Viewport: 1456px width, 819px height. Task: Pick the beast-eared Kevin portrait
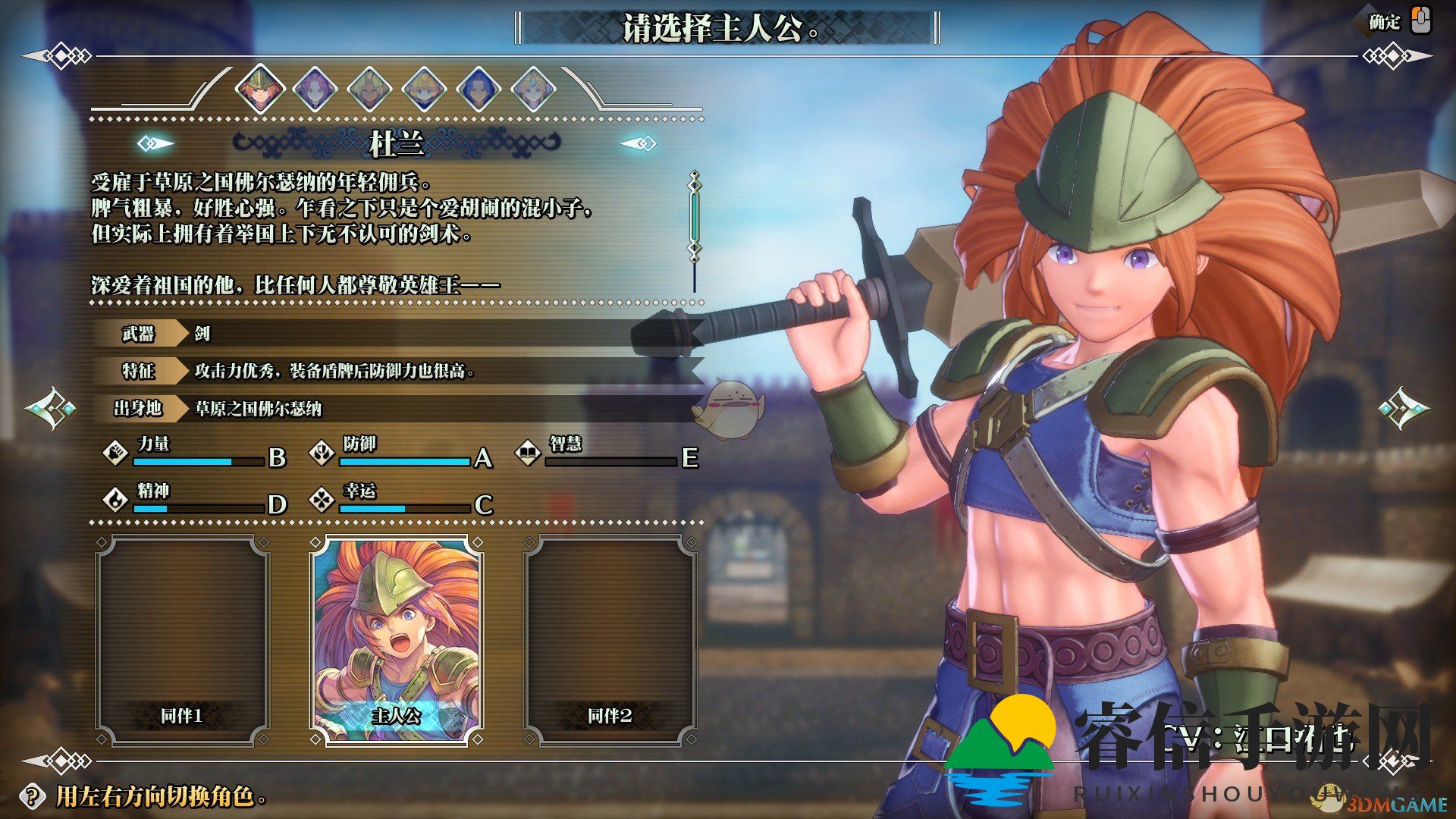[369, 89]
